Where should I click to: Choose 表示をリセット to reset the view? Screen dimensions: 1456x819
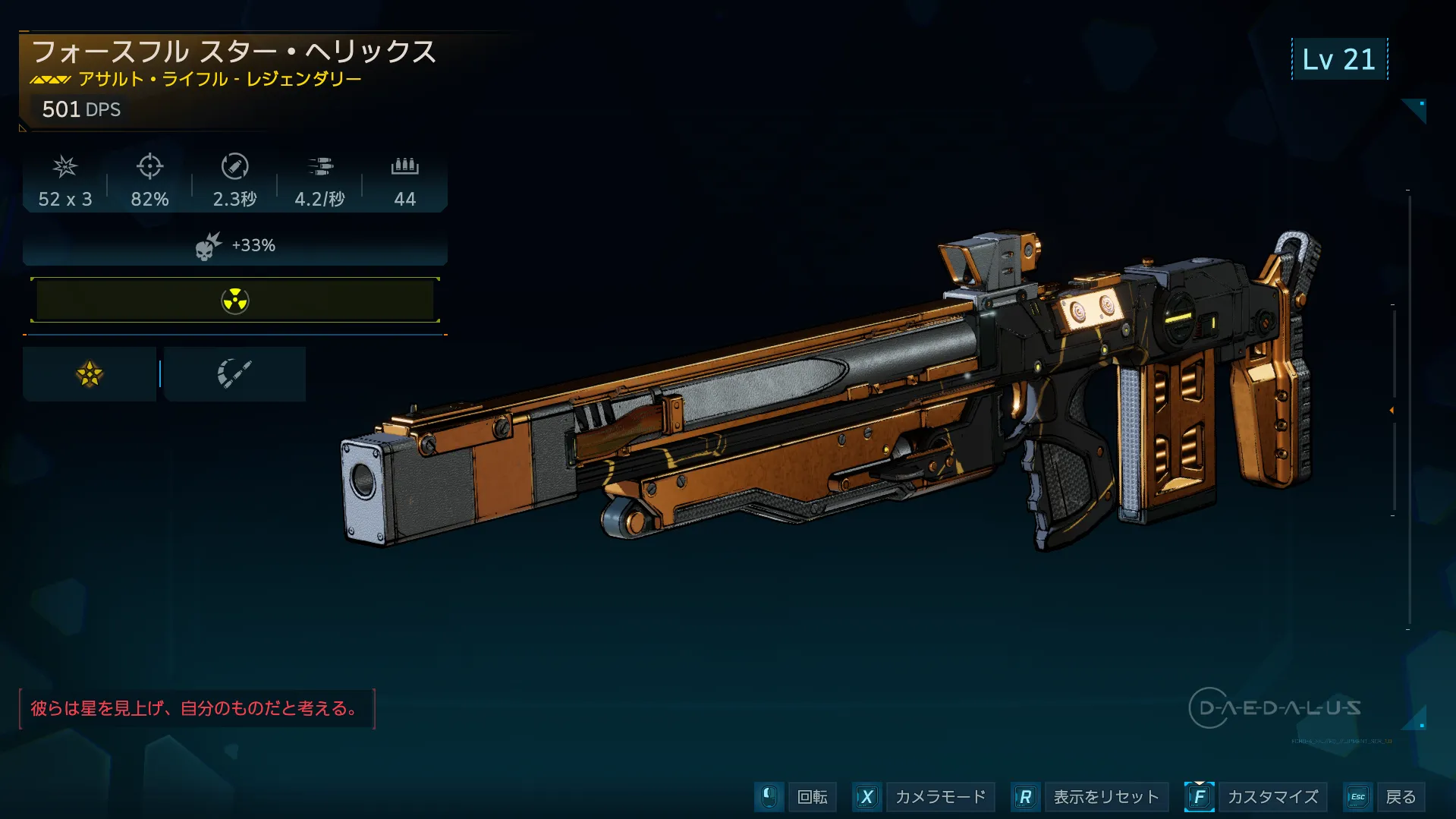(x=1105, y=797)
